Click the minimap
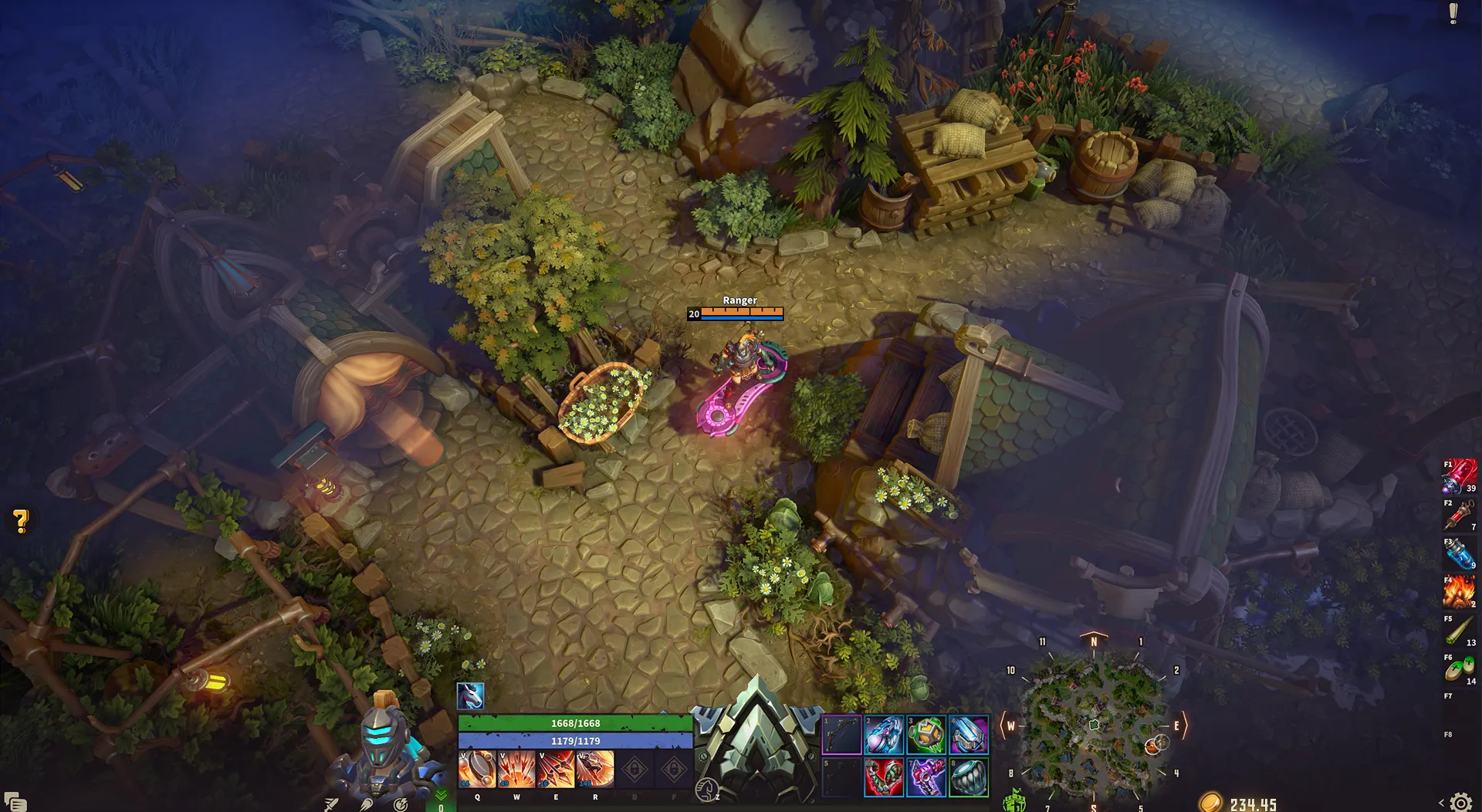Screen dimensions: 1482x812 click(x=1093, y=726)
